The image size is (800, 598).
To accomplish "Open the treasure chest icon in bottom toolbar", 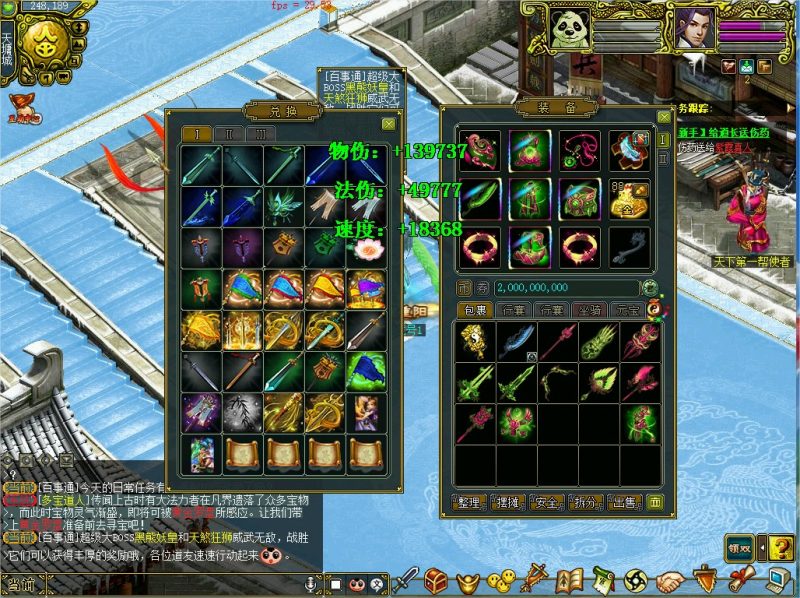I will click(x=435, y=579).
